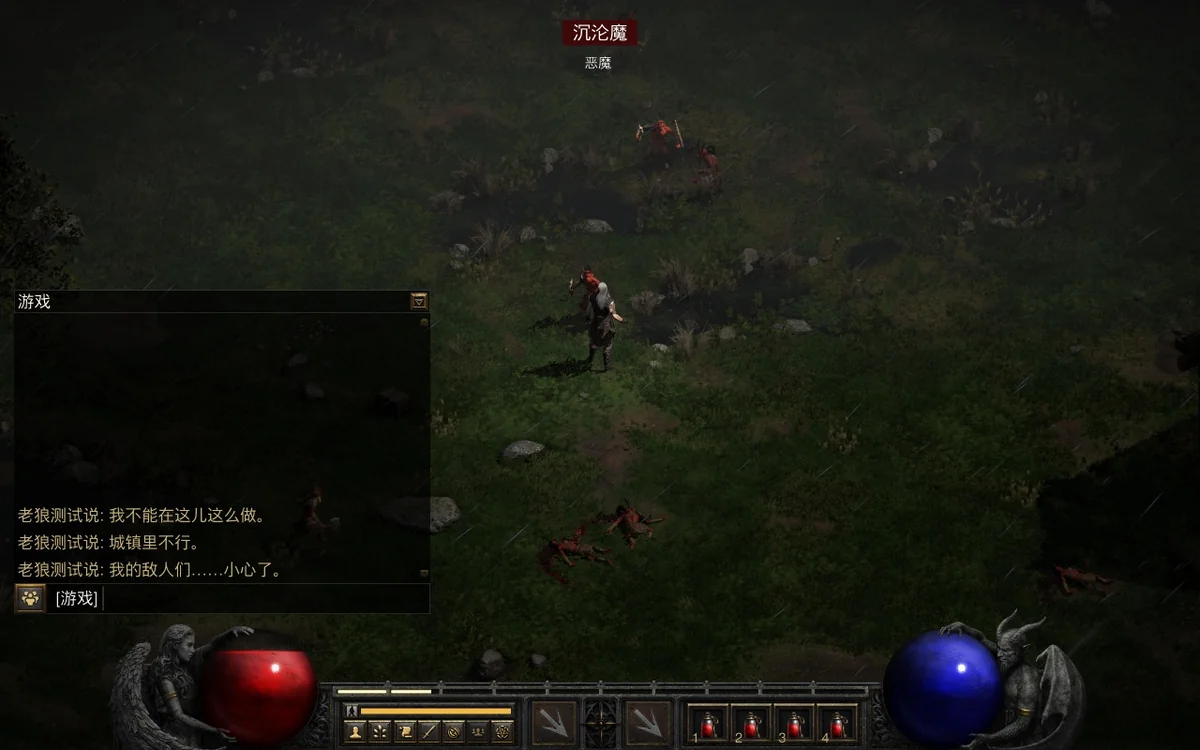Viewport: 1200px width, 750px height.
Task: Click the ornate center emblem between skill slots
Action: [600, 722]
